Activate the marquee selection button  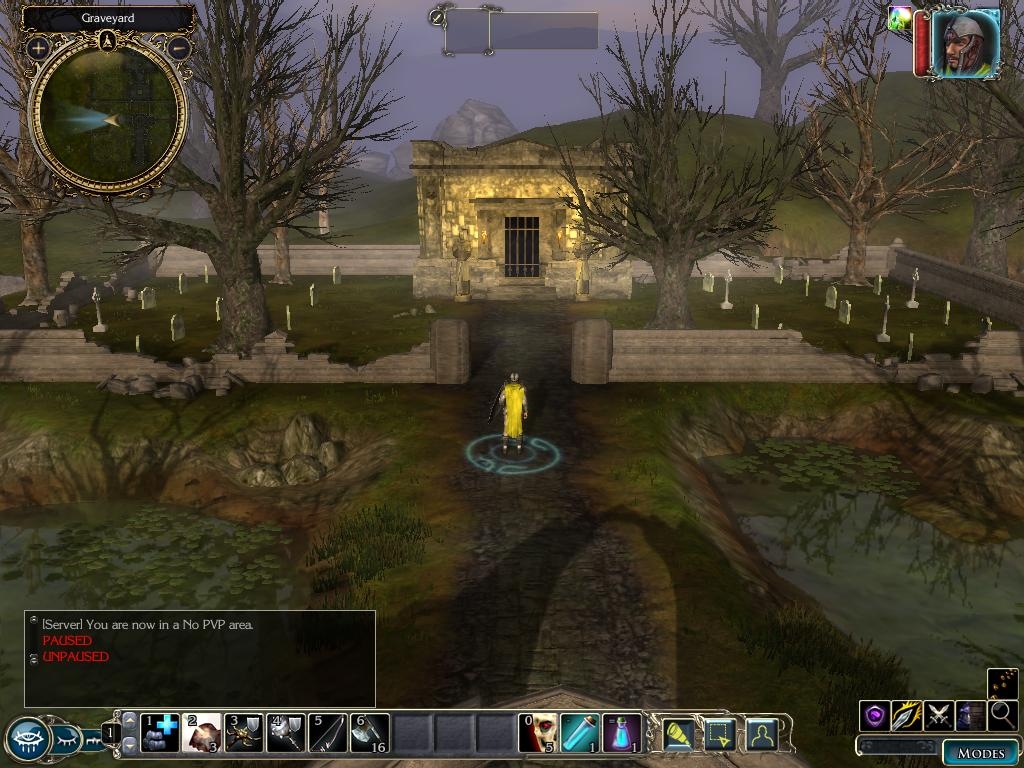click(720, 733)
